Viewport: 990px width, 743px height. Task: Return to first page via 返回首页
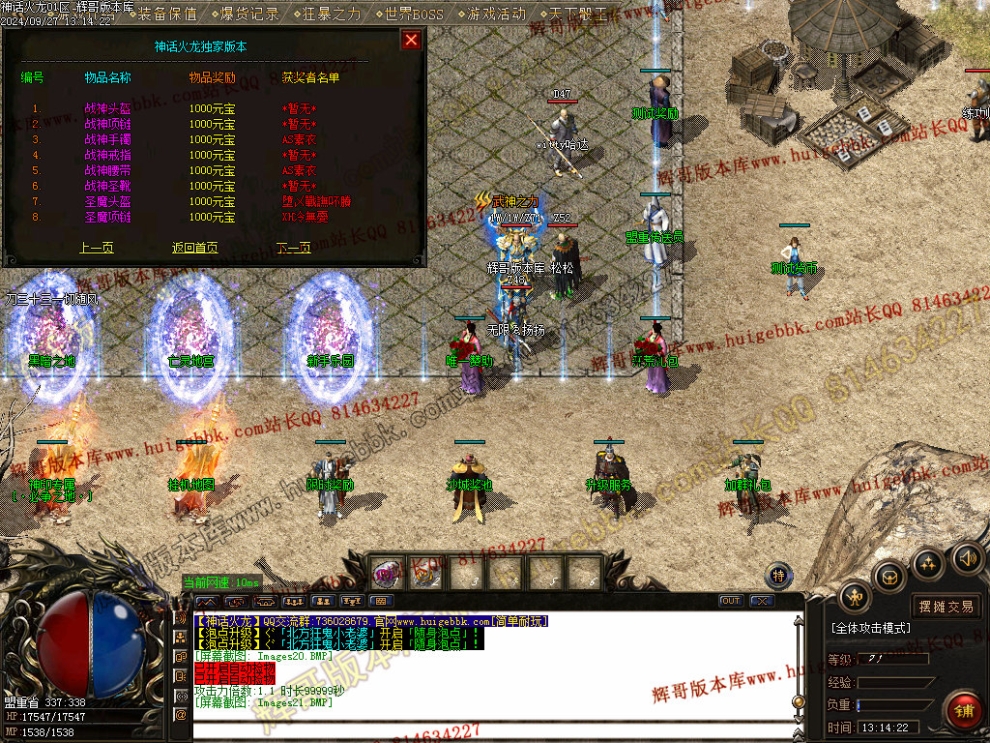click(195, 248)
